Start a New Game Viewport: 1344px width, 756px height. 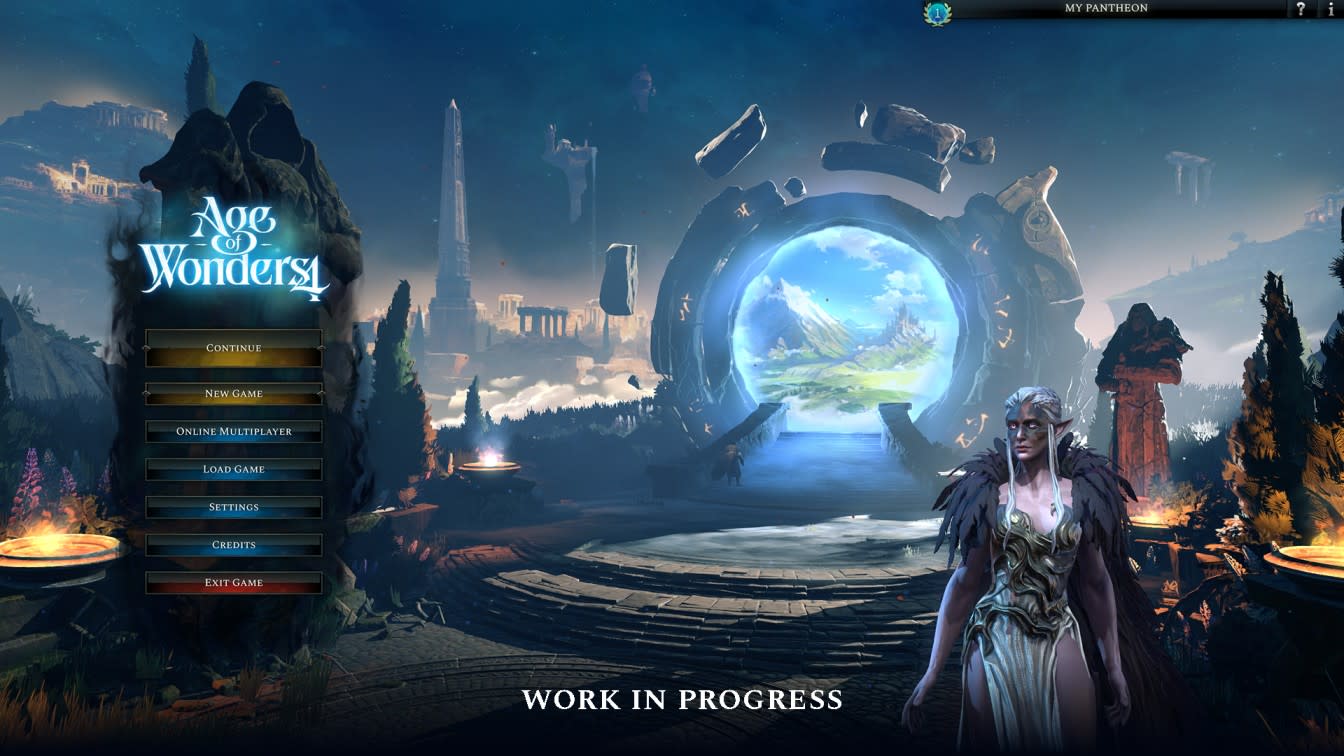click(x=233, y=393)
